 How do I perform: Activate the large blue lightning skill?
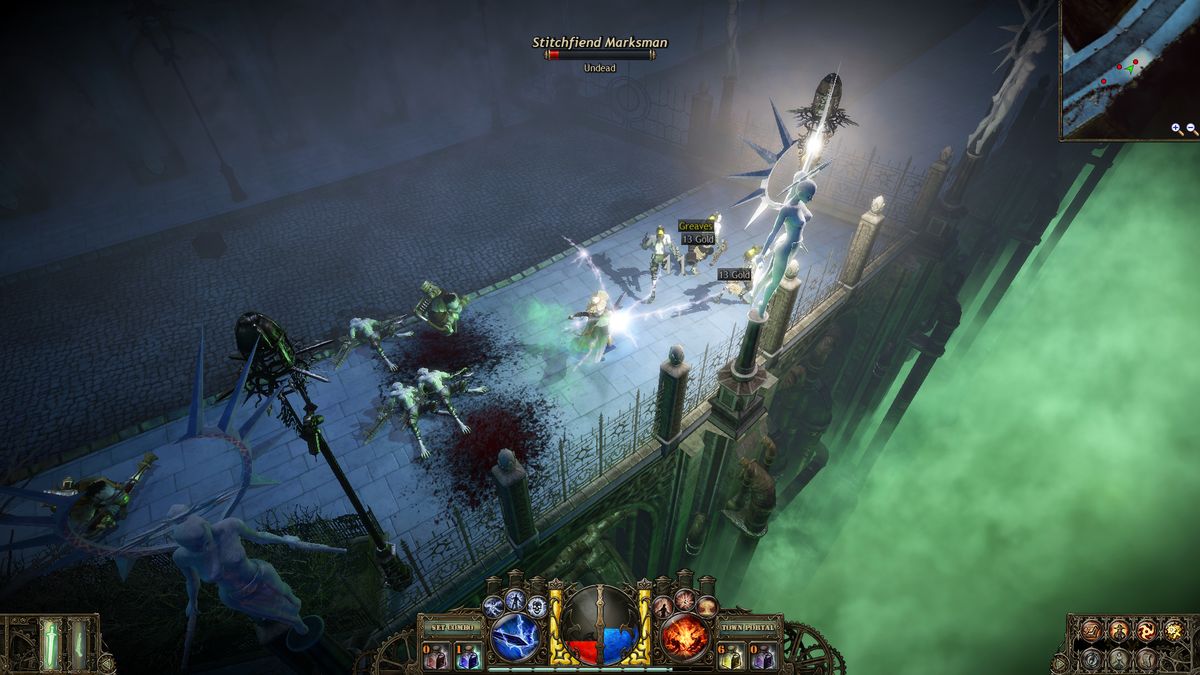(516, 637)
